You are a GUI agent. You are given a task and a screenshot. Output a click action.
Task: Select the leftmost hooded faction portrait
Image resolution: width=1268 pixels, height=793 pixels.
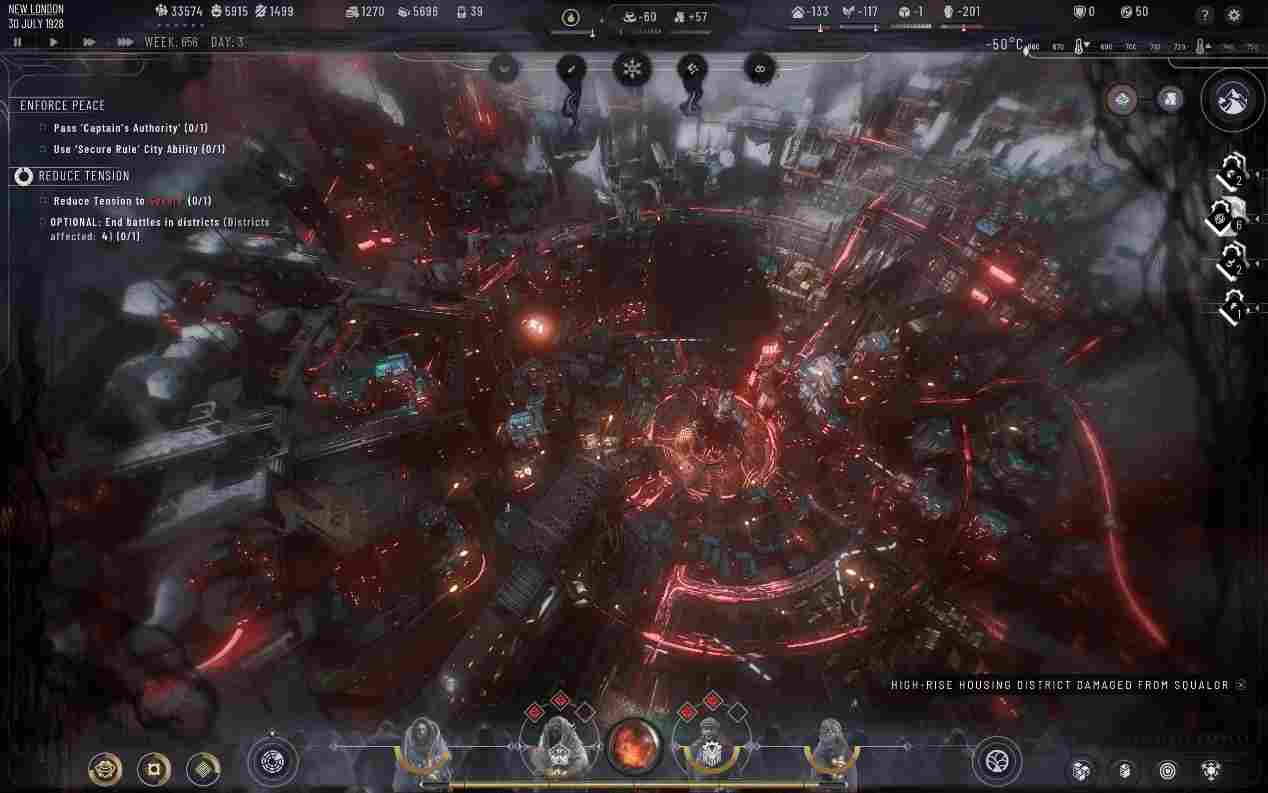420,747
